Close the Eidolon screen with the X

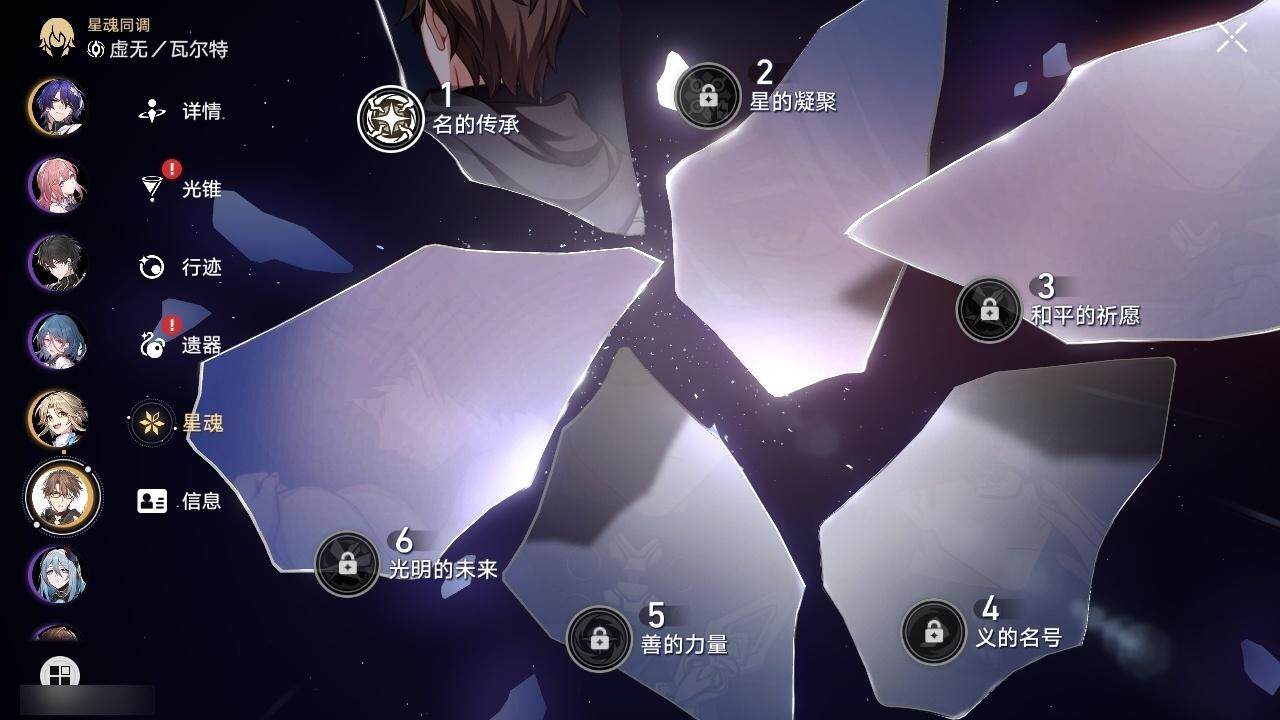click(1232, 37)
